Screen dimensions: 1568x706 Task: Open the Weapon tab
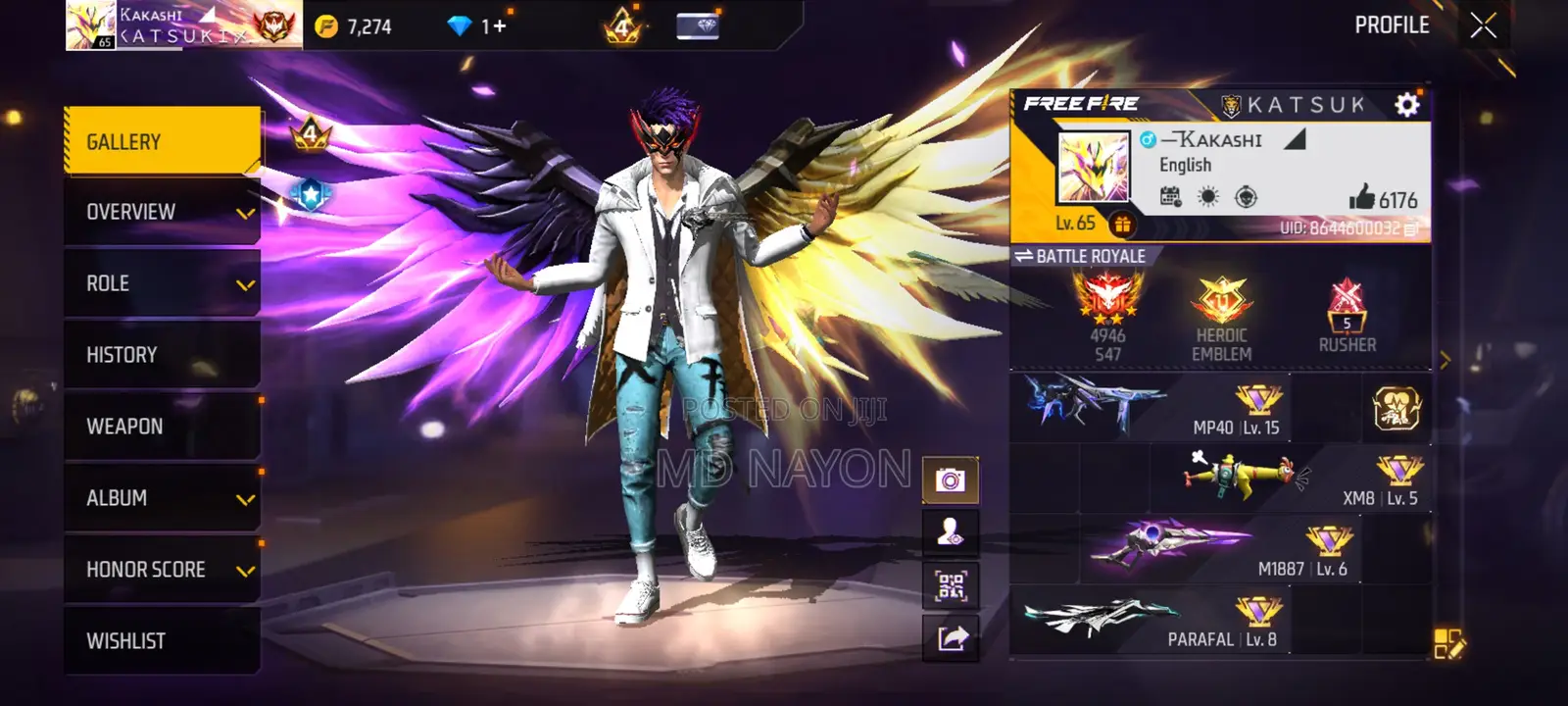(163, 426)
